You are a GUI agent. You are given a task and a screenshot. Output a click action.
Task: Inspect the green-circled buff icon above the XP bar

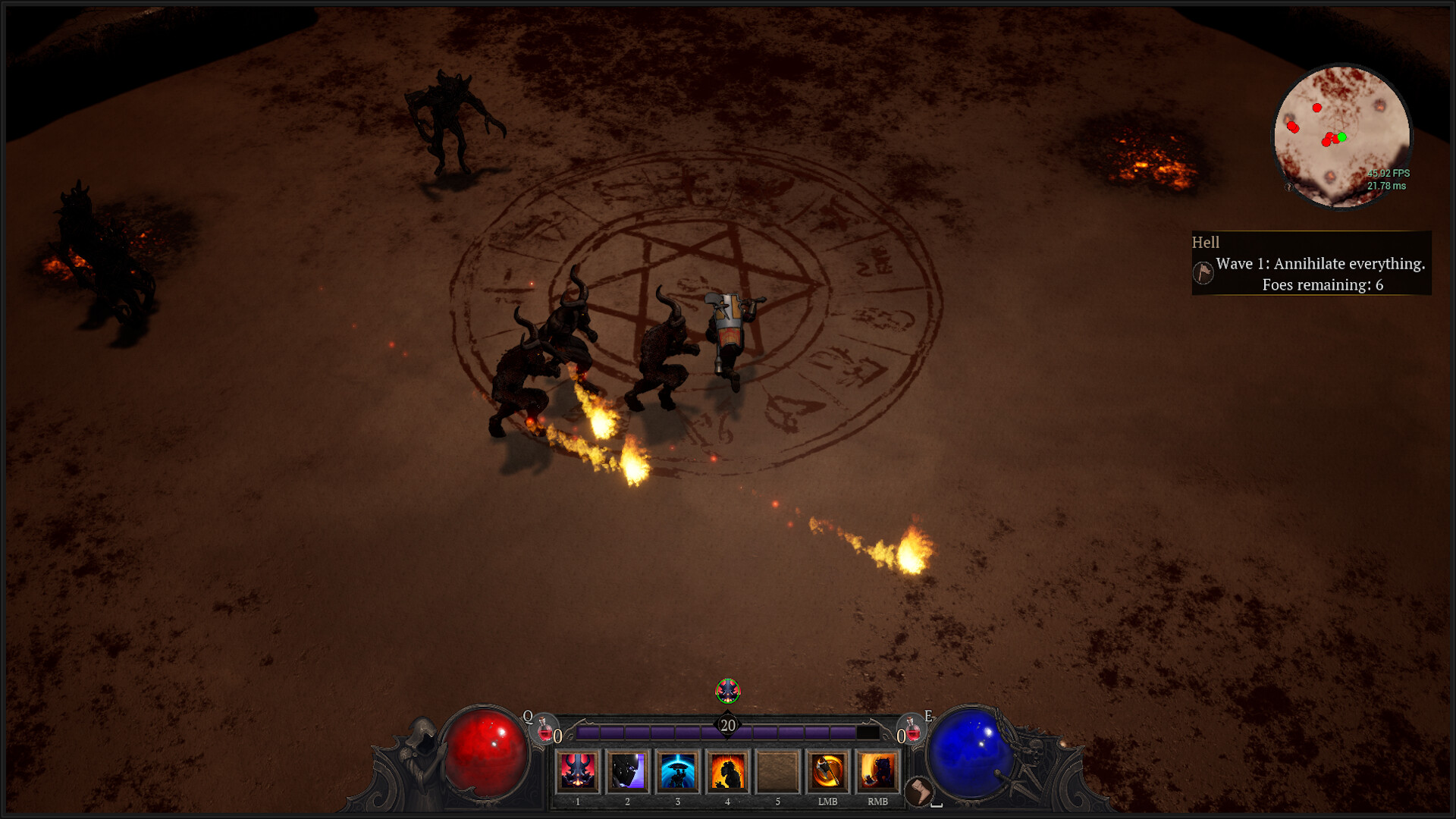coord(727,691)
